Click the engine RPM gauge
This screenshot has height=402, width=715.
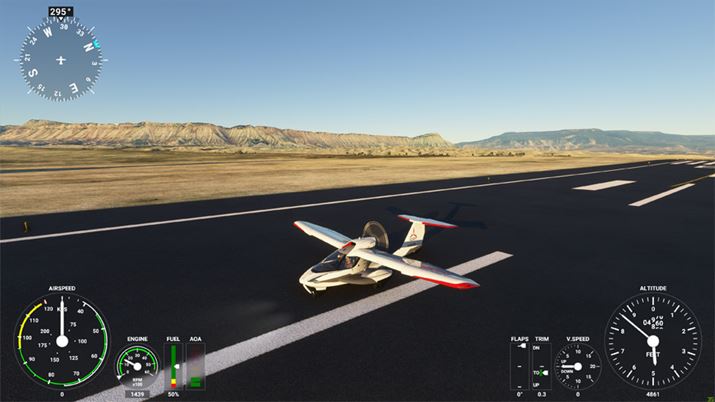(x=137, y=366)
